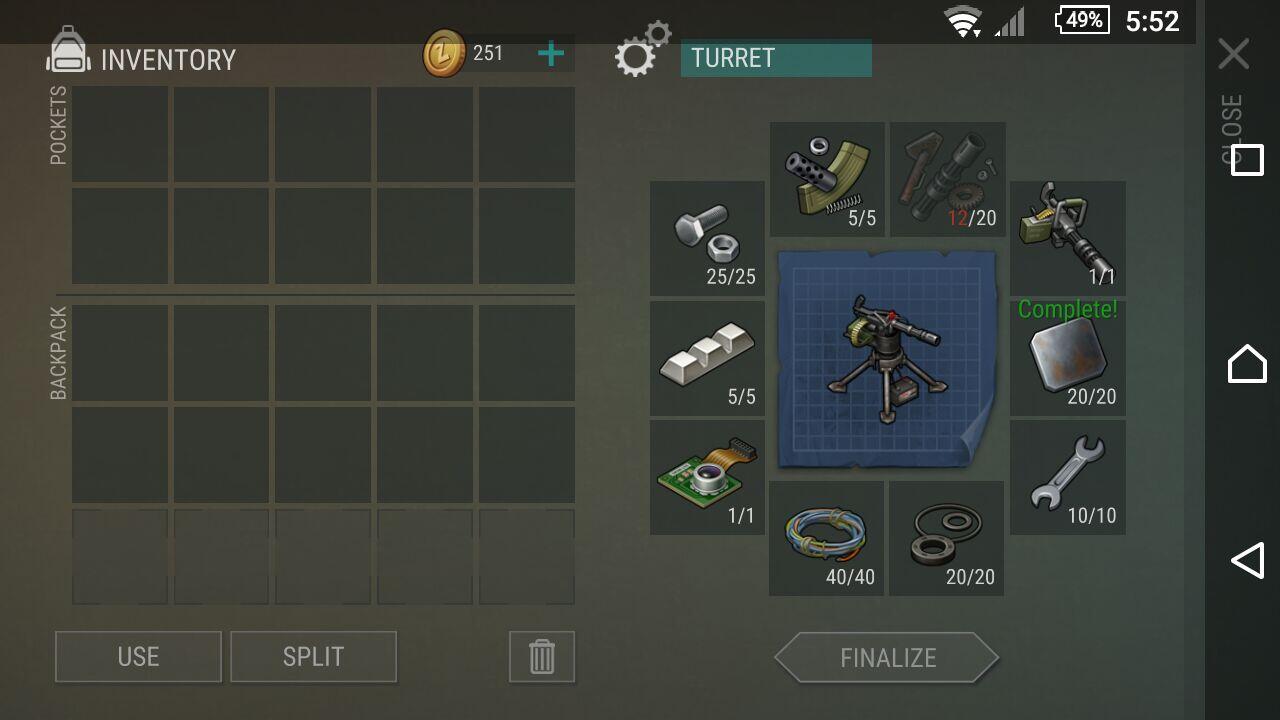The image size is (1280, 720).
Task: Select the incomplete weapon parts slot
Action: [947, 179]
